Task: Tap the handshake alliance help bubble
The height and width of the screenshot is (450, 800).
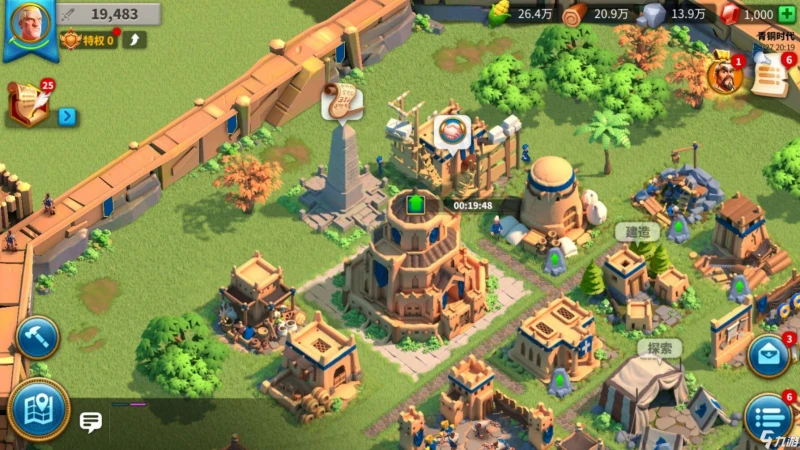Action: 452,131
